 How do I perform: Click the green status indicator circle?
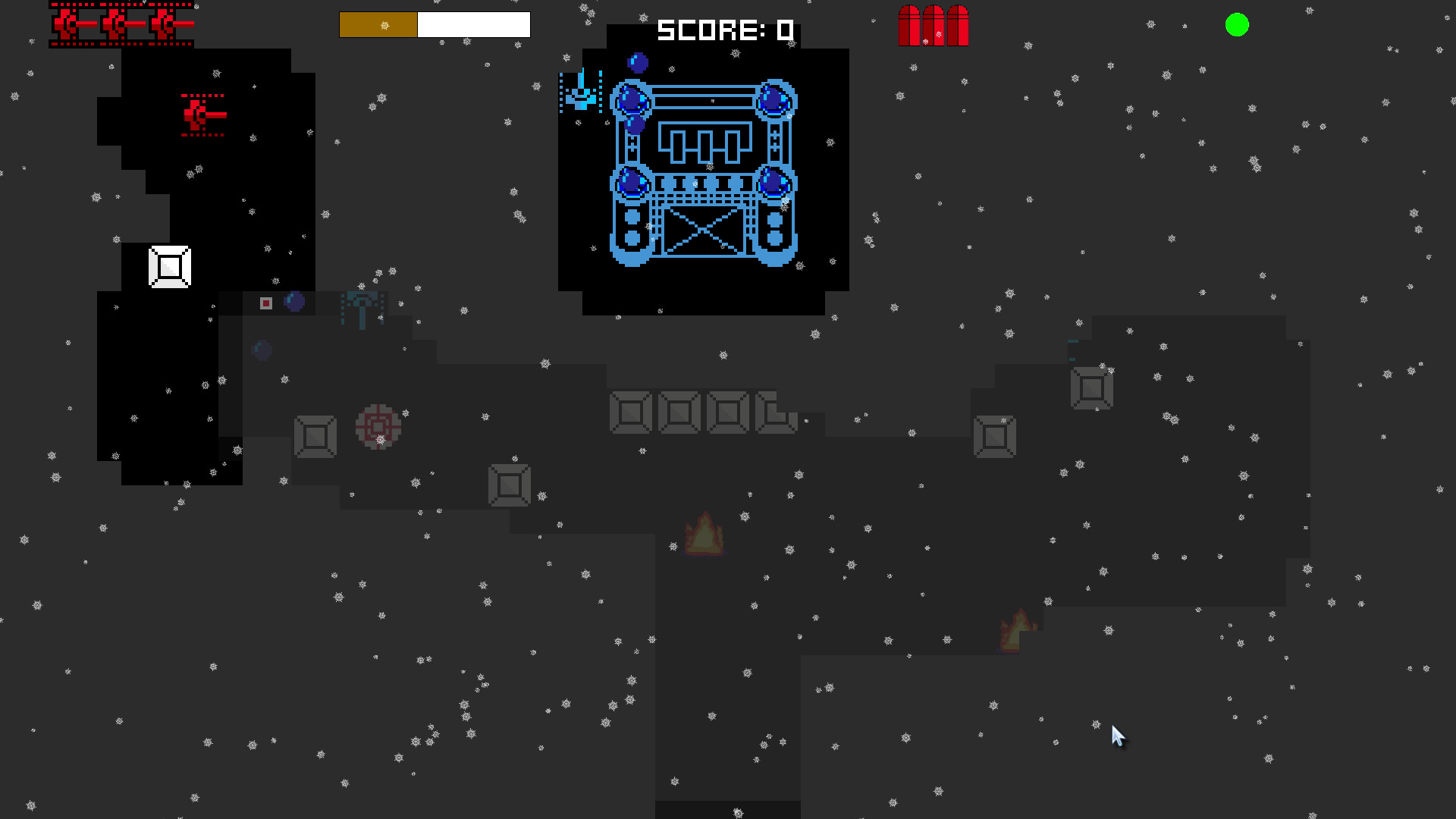[1236, 26]
